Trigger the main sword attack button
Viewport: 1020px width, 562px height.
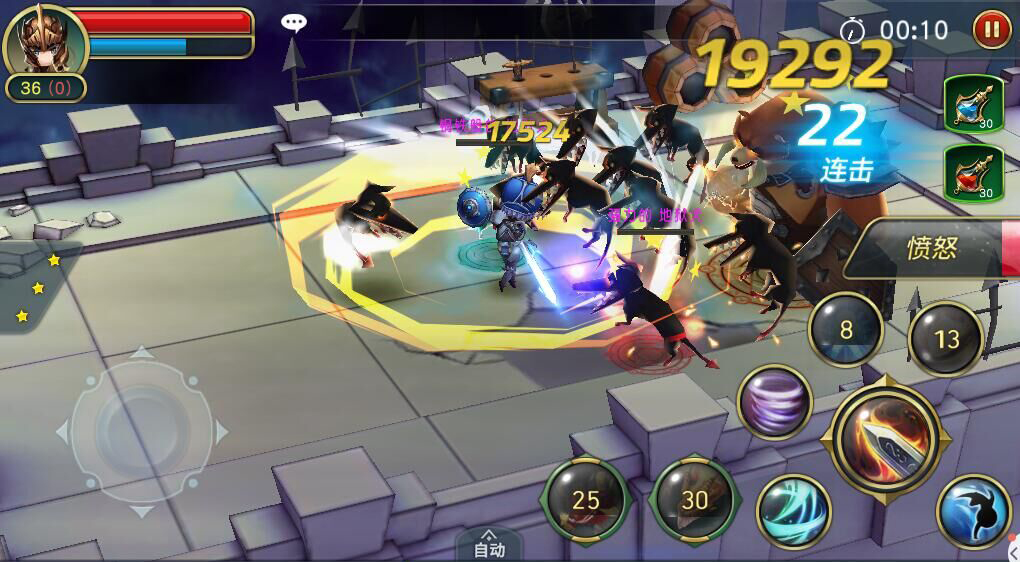(885, 440)
